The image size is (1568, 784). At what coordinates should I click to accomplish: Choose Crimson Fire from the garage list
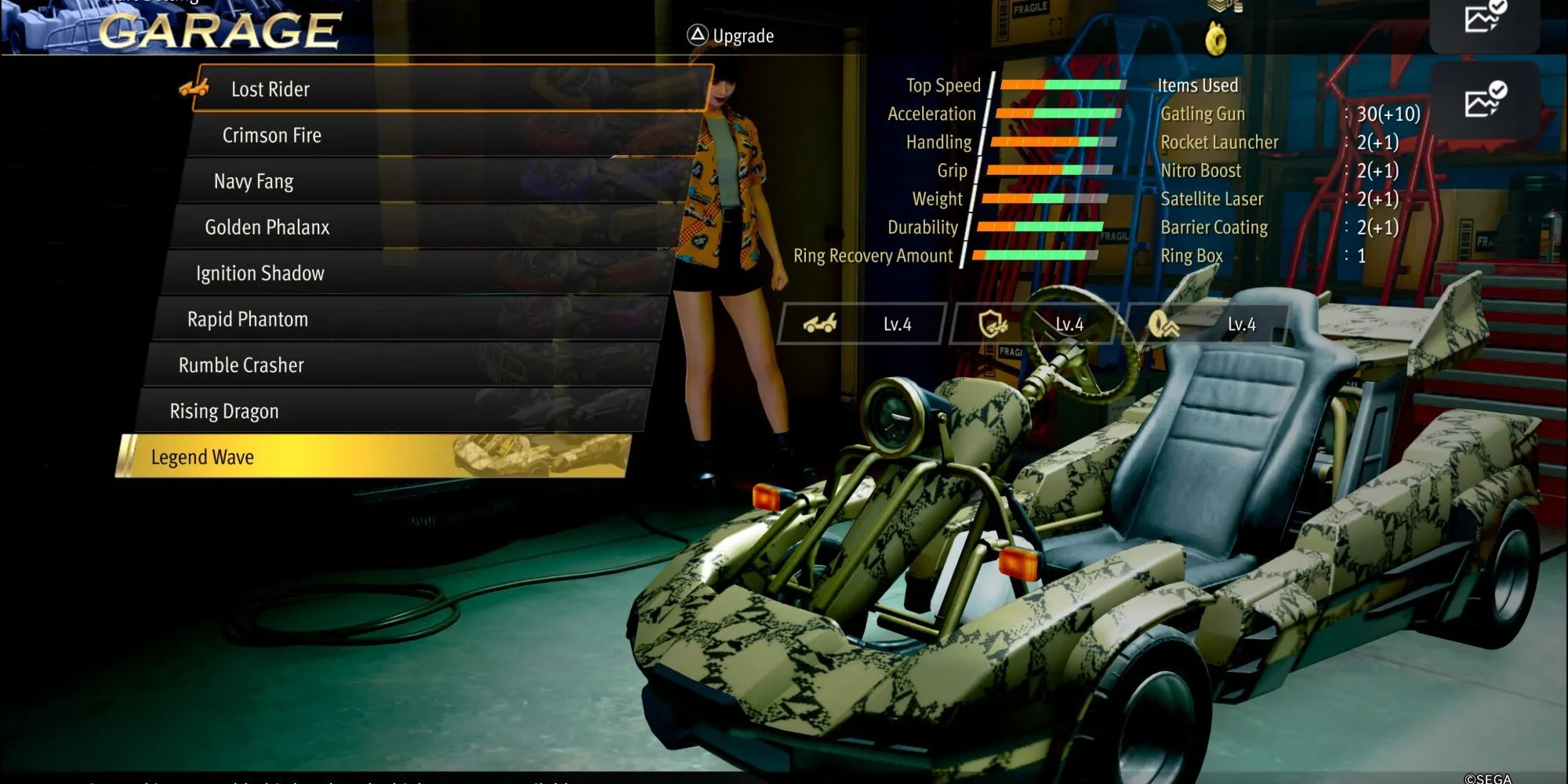click(x=443, y=135)
